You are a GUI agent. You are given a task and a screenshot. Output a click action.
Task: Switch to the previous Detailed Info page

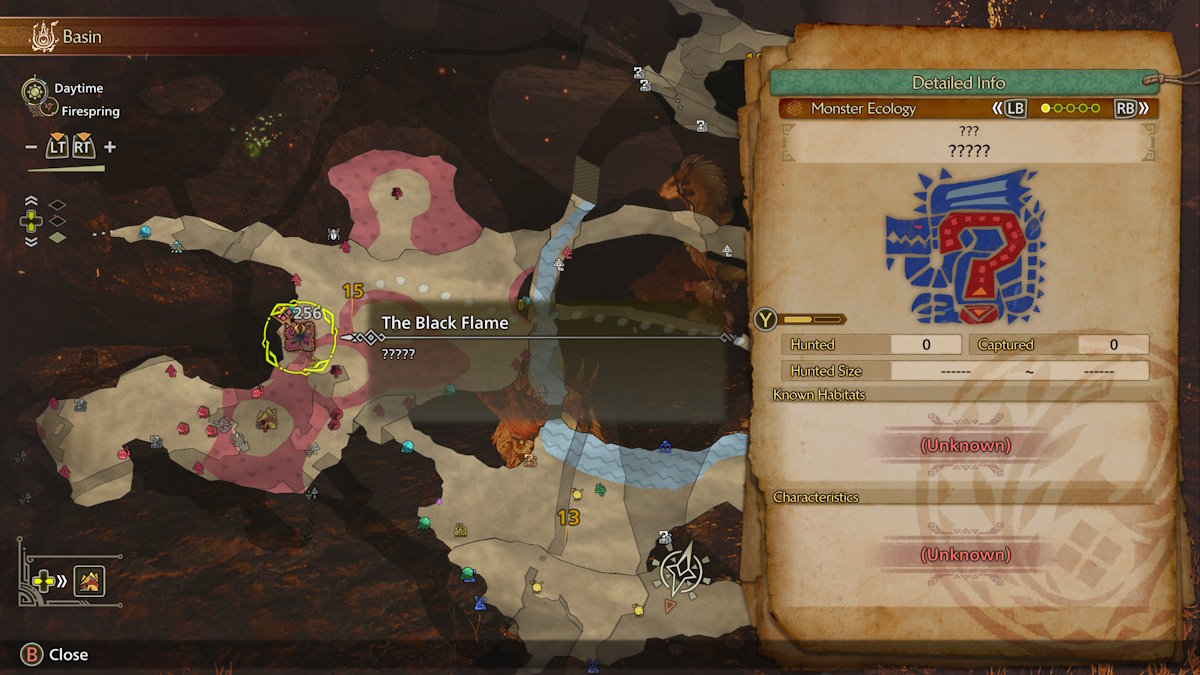click(1008, 108)
